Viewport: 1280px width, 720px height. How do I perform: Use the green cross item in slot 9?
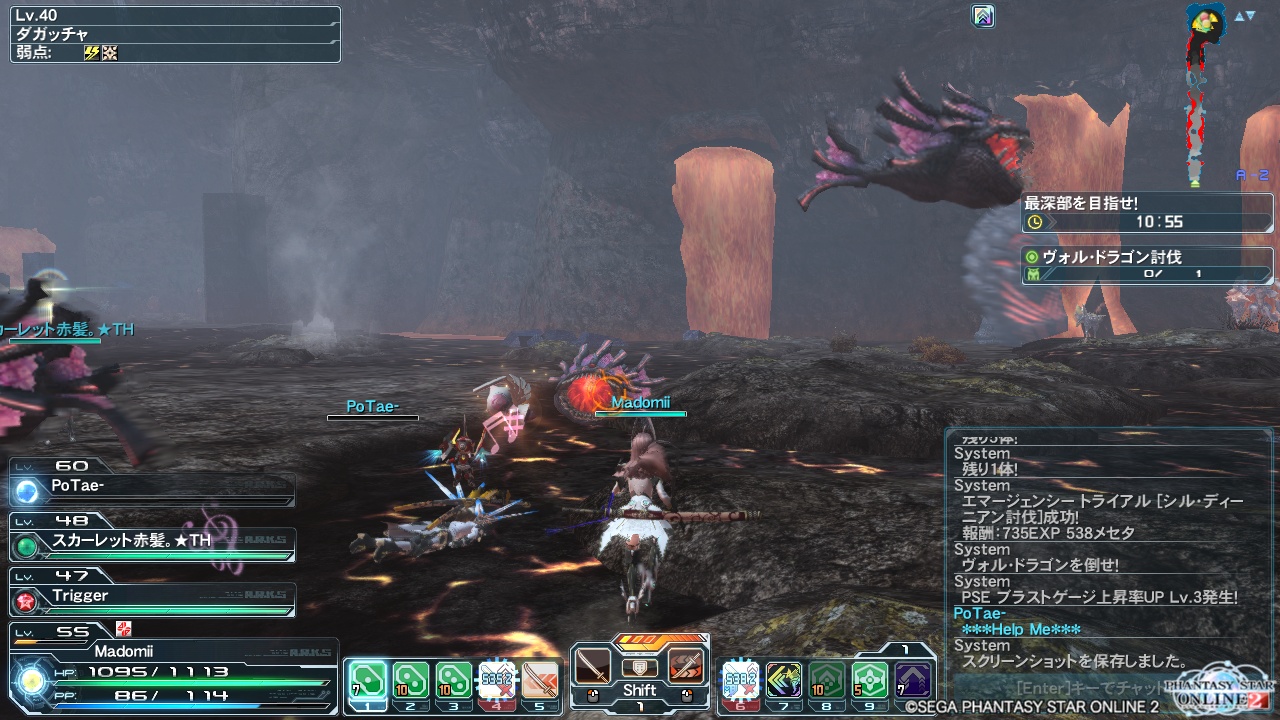[870, 681]
